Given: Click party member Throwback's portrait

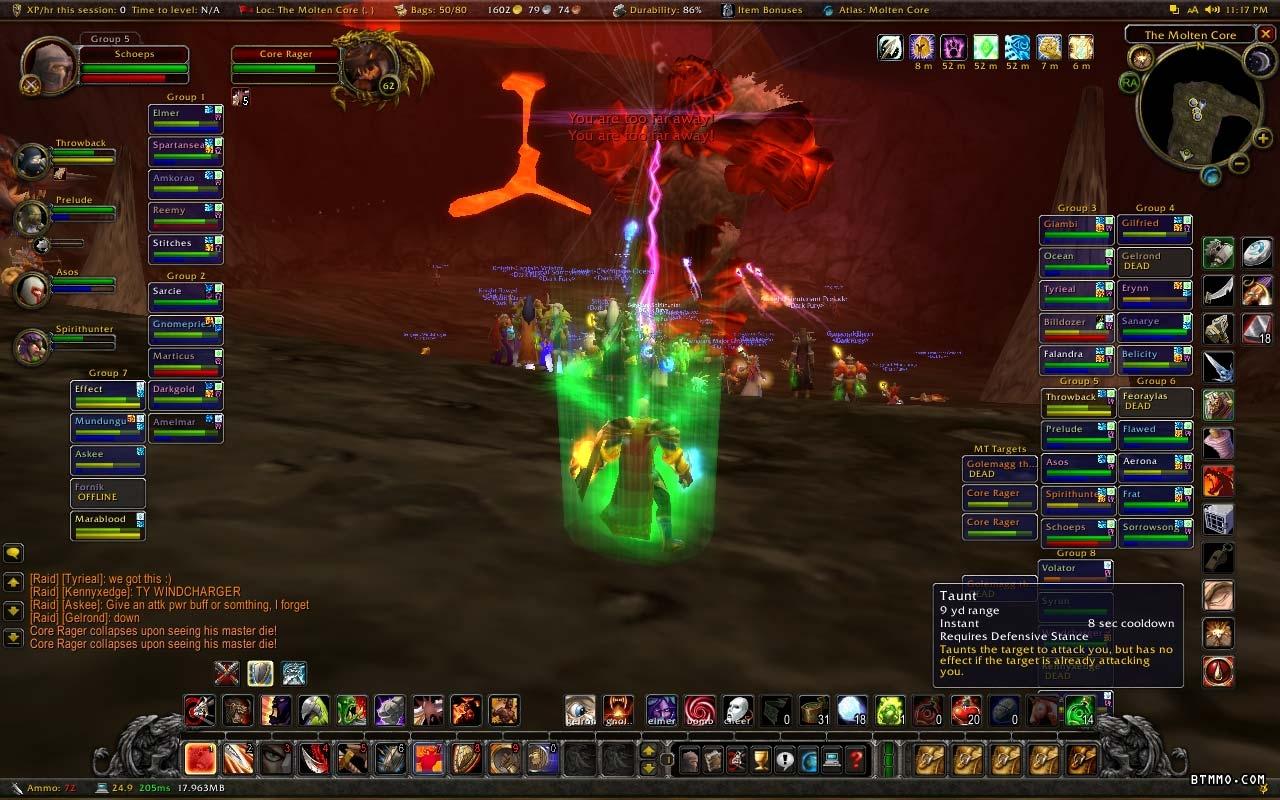Looking at the screenshot, I should 33,160.
